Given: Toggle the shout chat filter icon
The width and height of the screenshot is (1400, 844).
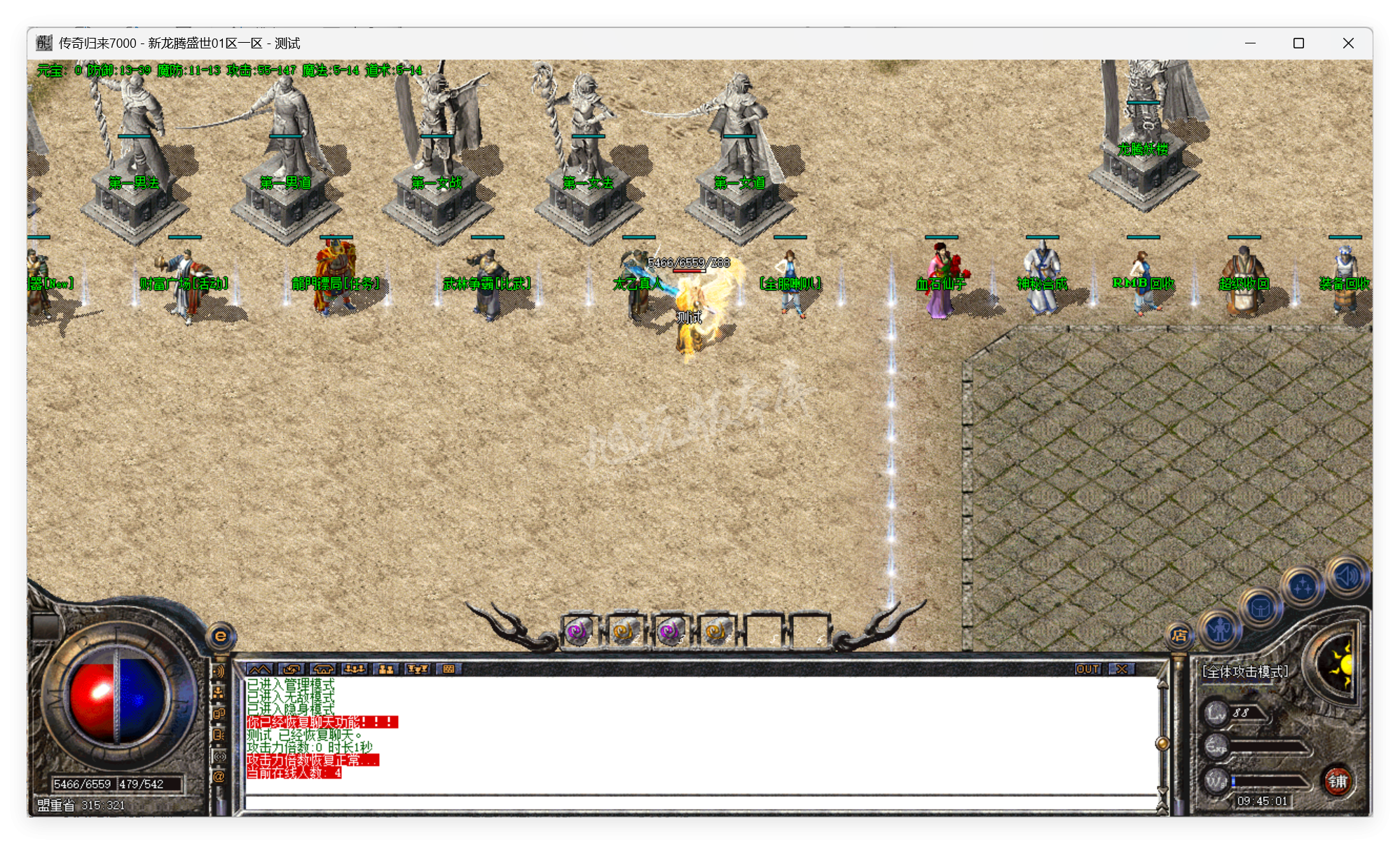Looking at the screenshot, I should pos(219,734).
